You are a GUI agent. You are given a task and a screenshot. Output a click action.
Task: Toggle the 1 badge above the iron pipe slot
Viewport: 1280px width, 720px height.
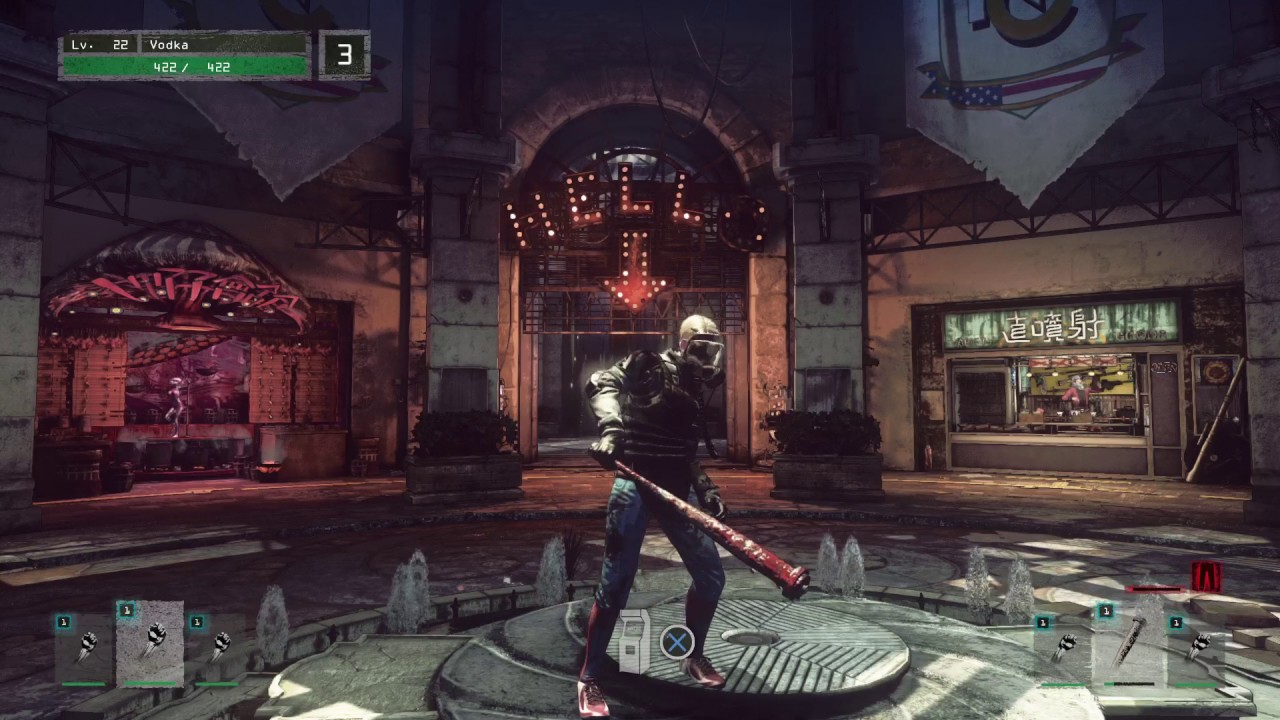1106,610
